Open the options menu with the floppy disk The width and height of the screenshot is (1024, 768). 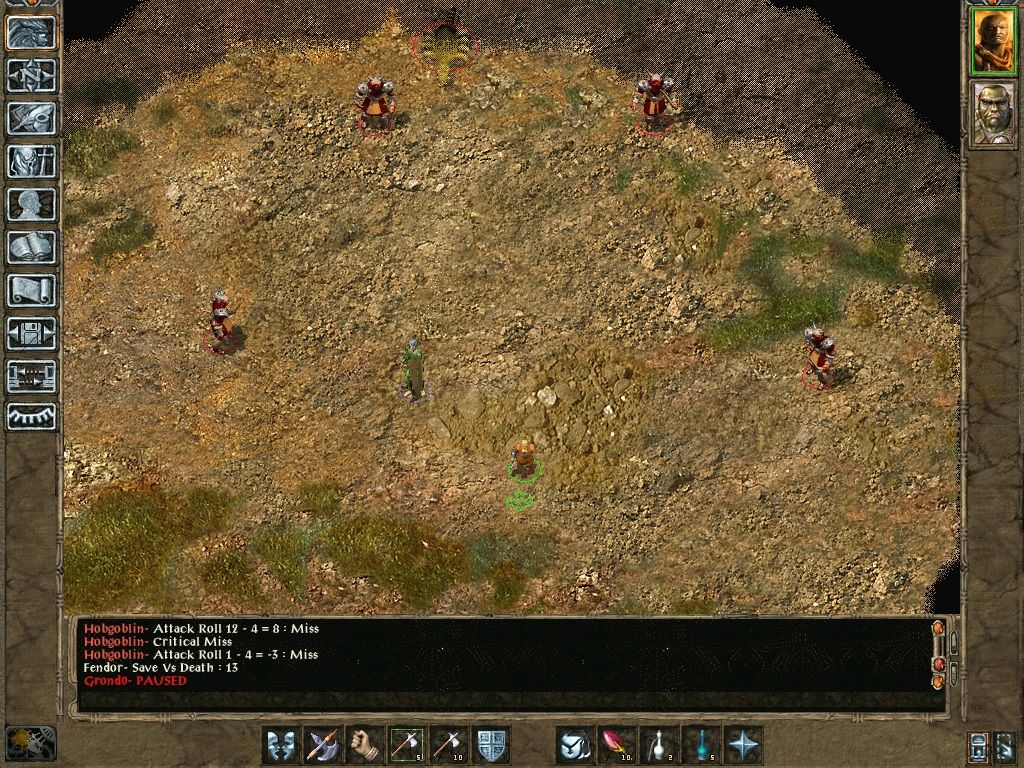click(x=32, y=333)
